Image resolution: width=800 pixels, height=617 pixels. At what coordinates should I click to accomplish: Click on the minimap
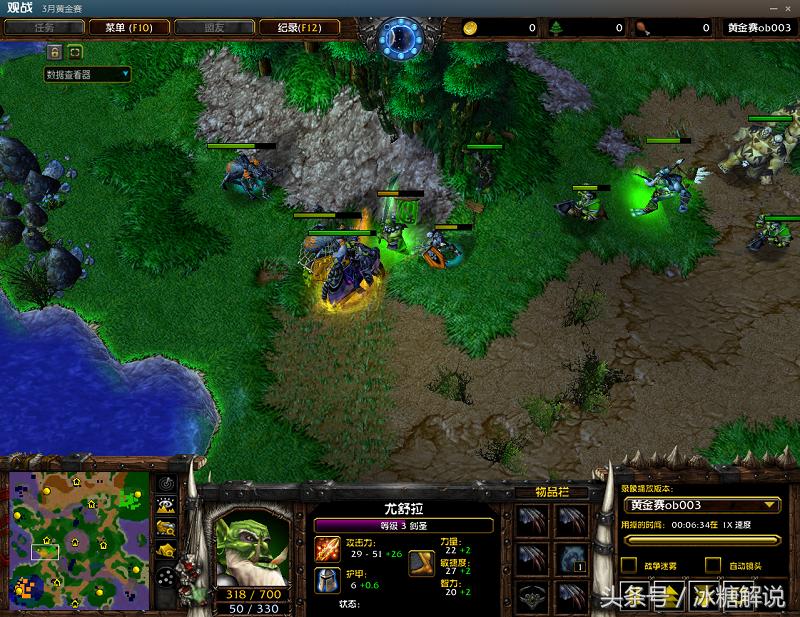(77, 540)
